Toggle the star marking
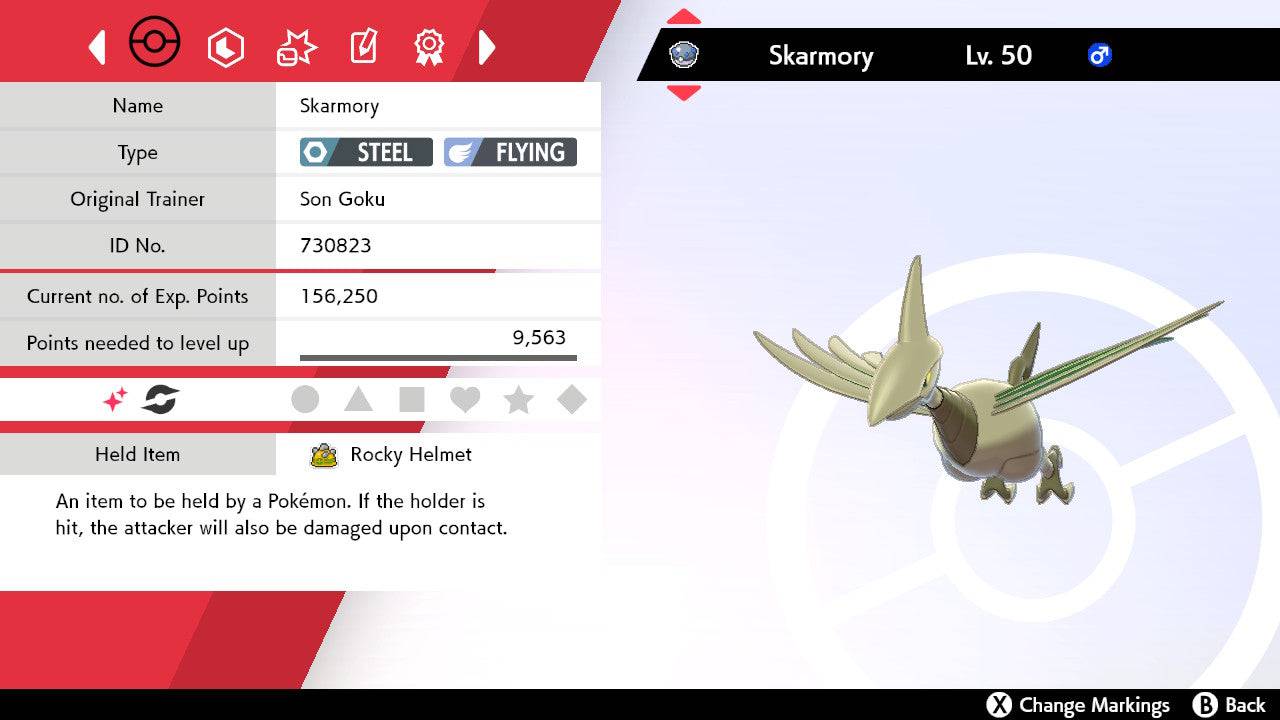1280x720 pixels. (518, 400)
